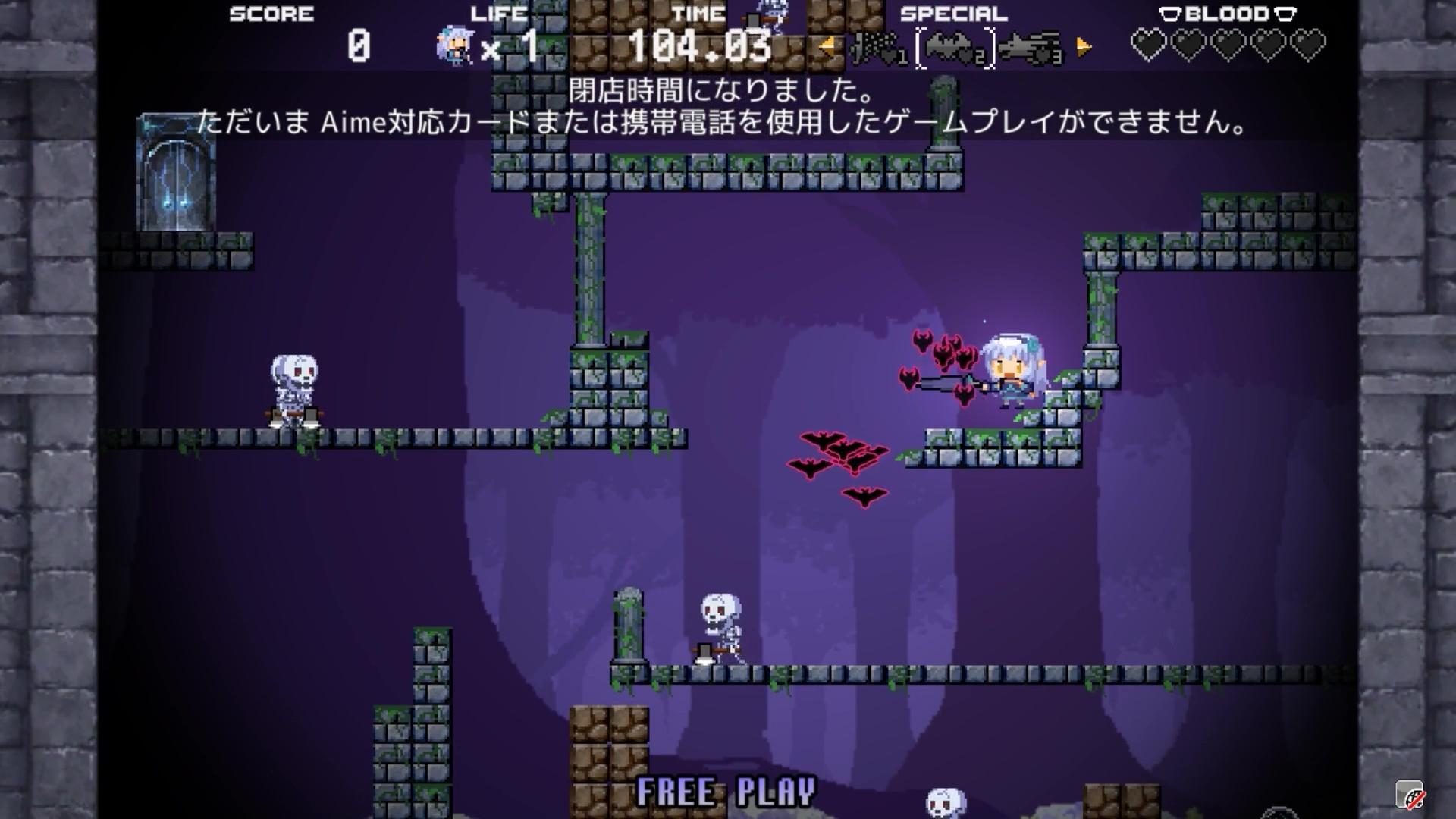Viewport: 1456px width, 819px height.
Task: Click the player portrait beside LIFE counter
Action: click(453, 44)
